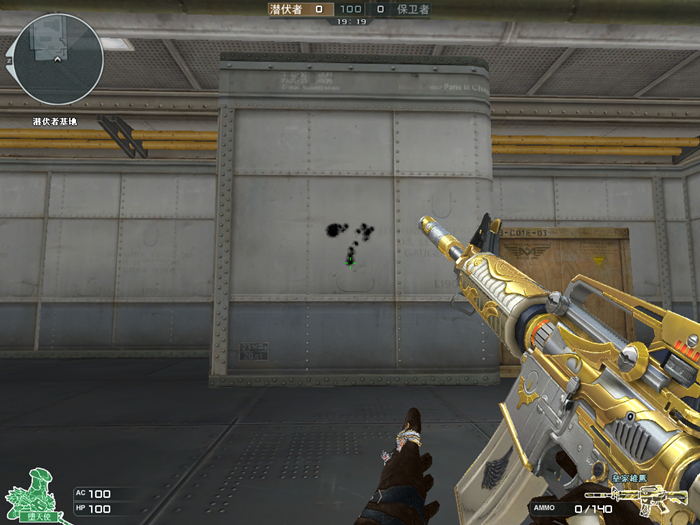Select the 潜伏者 team label
This screenshot has height=525, width=700.
286,9
